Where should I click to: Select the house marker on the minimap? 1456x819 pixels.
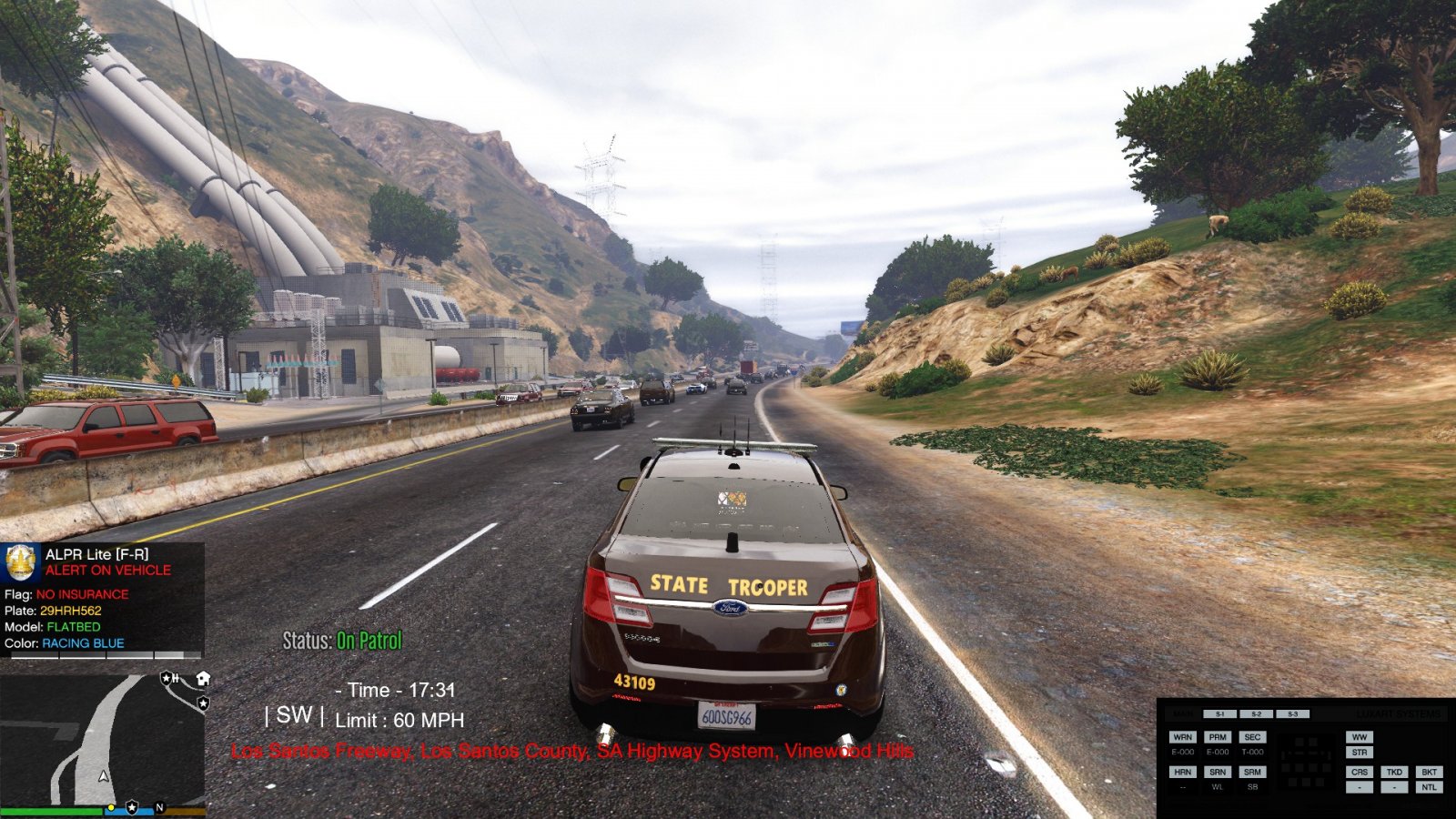click(x=203, y=679)
